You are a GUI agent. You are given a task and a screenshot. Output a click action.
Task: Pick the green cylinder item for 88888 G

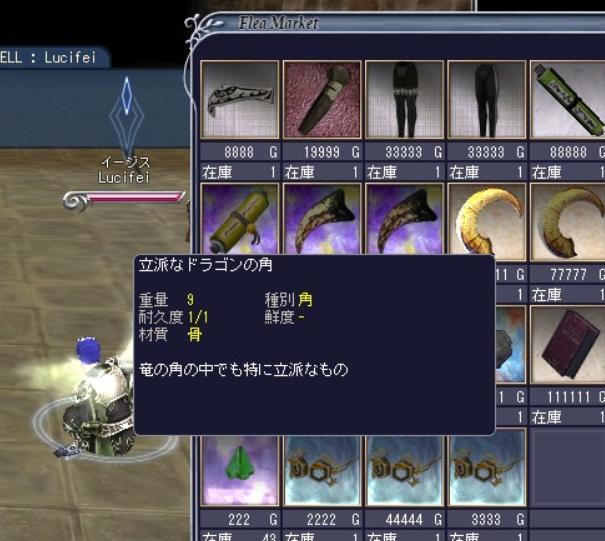(x=568, y=100)
